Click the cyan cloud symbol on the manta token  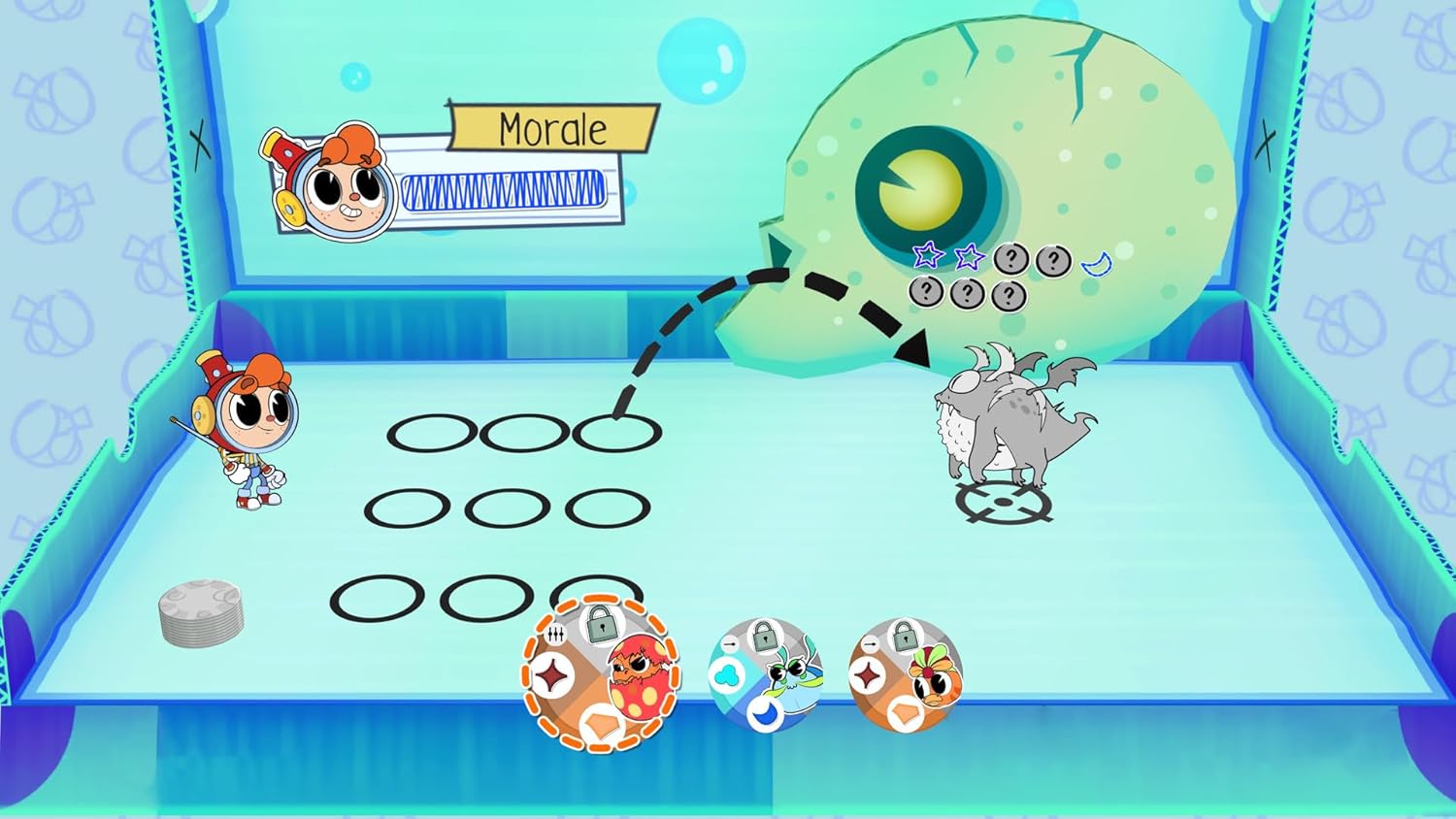pyautogui.click(x=727, y=674)
